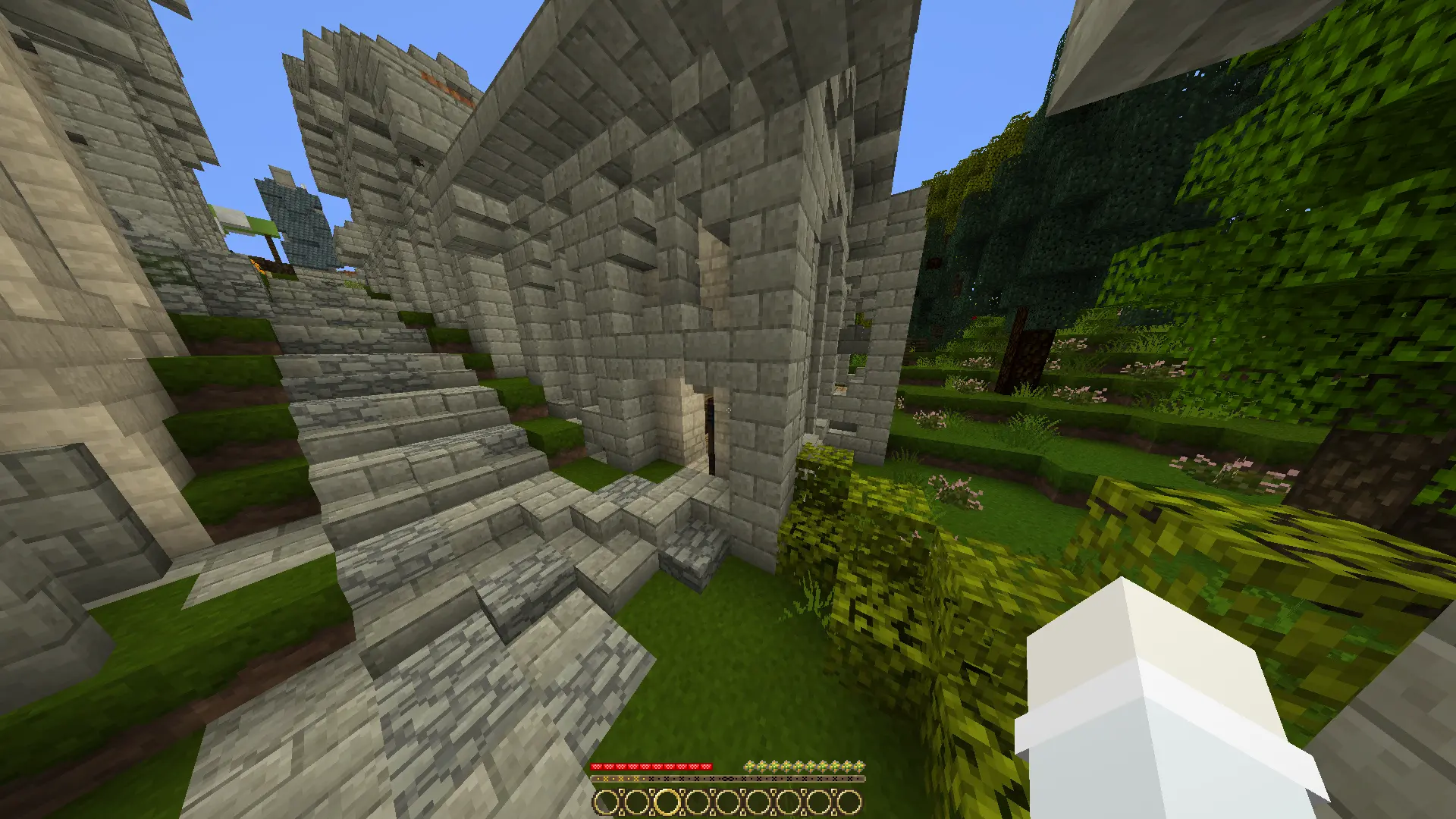Select the first hotbar slot

[x=607, y=801]
